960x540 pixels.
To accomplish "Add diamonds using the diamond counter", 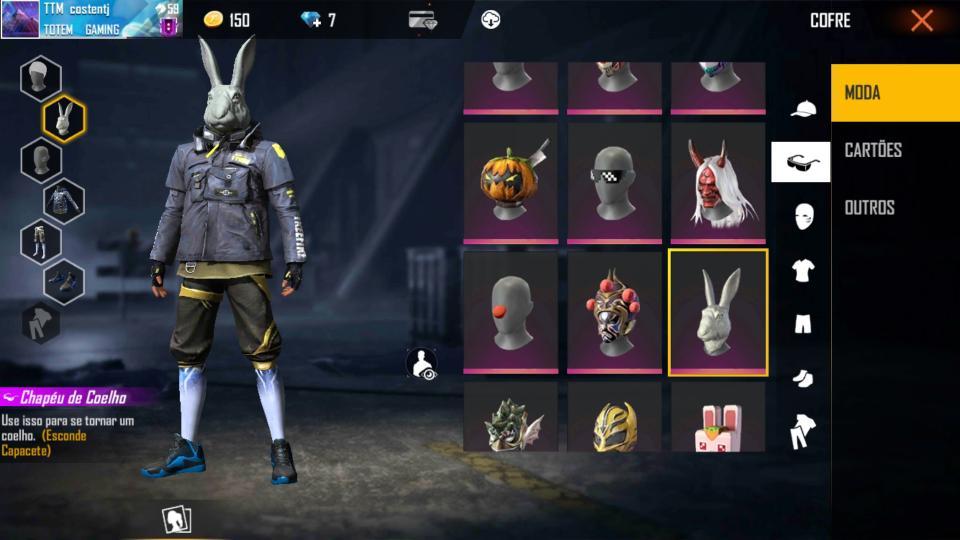I will tap(318, 20).
